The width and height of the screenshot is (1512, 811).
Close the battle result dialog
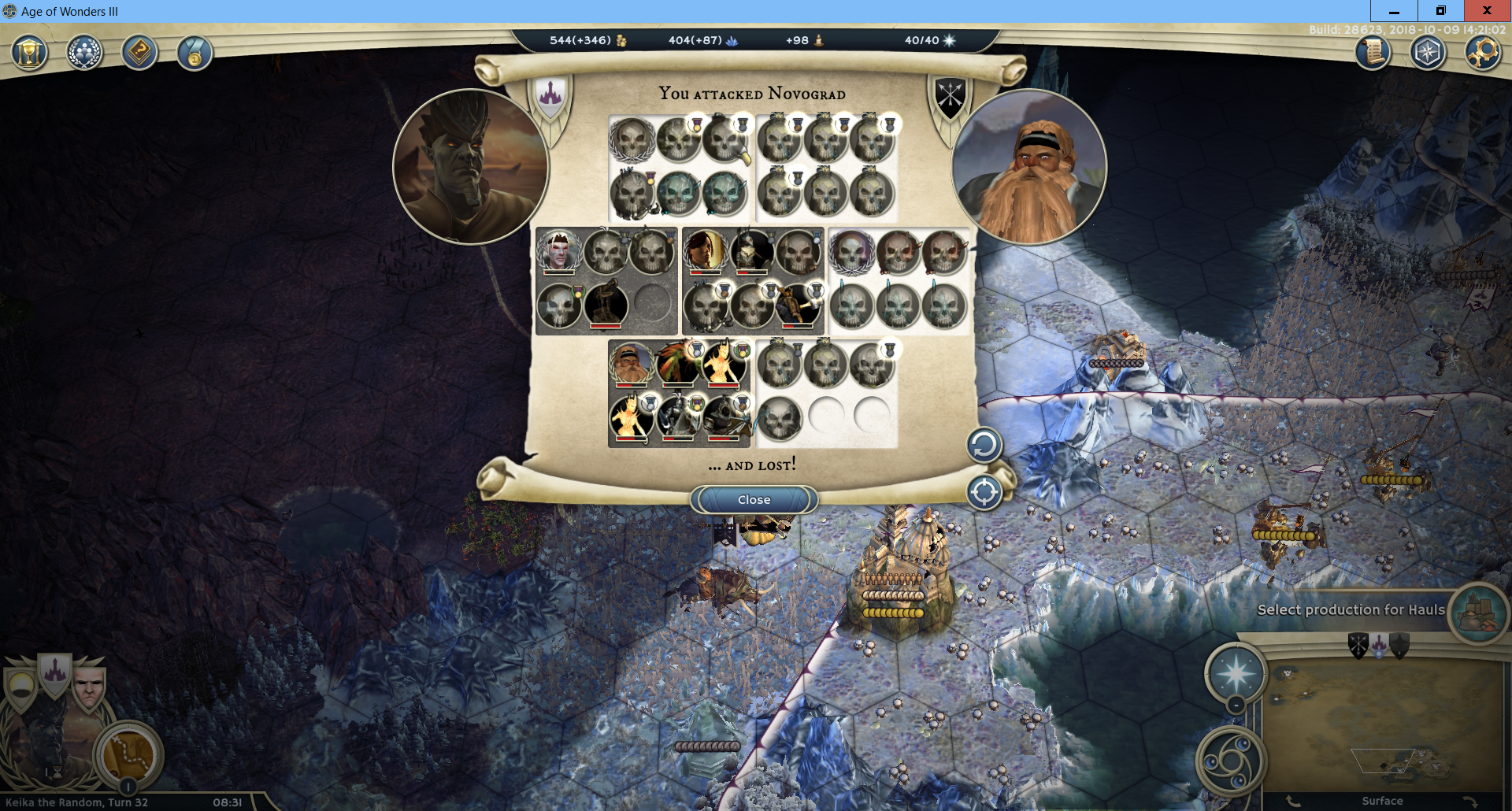coord(754,500)
